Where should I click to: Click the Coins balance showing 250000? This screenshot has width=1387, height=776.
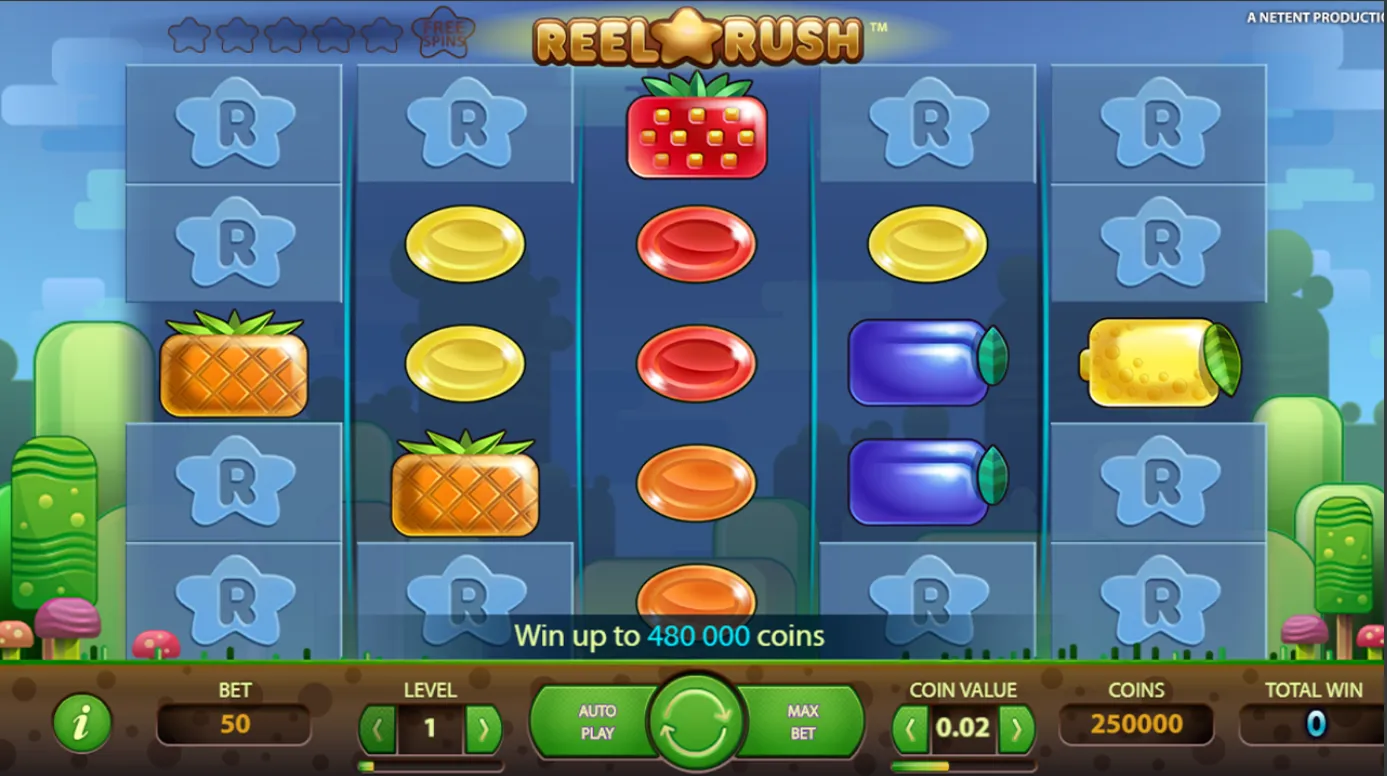[1136, 723]
